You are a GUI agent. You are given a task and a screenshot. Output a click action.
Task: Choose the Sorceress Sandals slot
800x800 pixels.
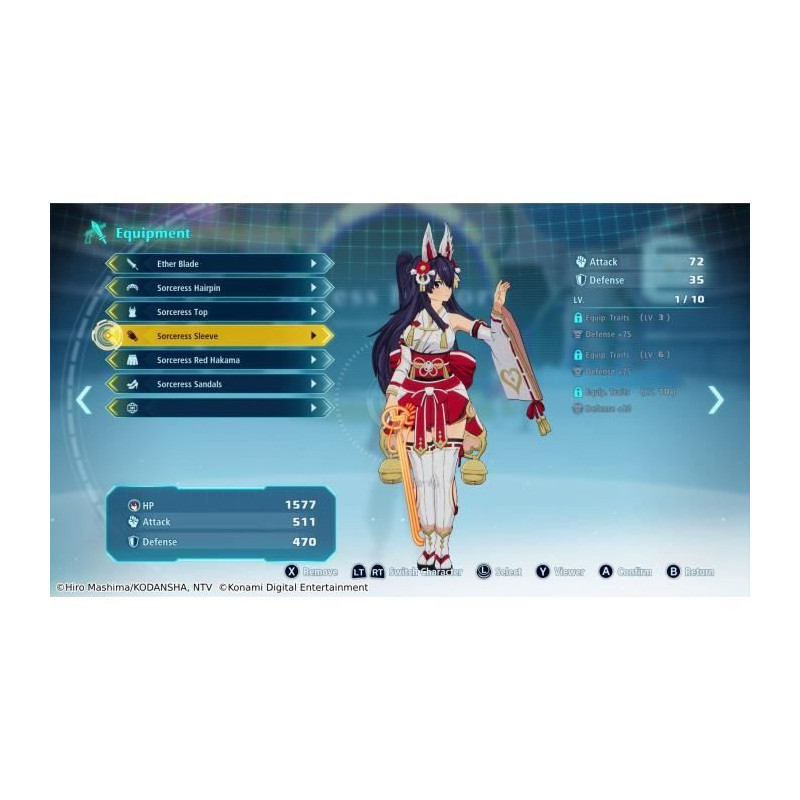click(220, 384)
